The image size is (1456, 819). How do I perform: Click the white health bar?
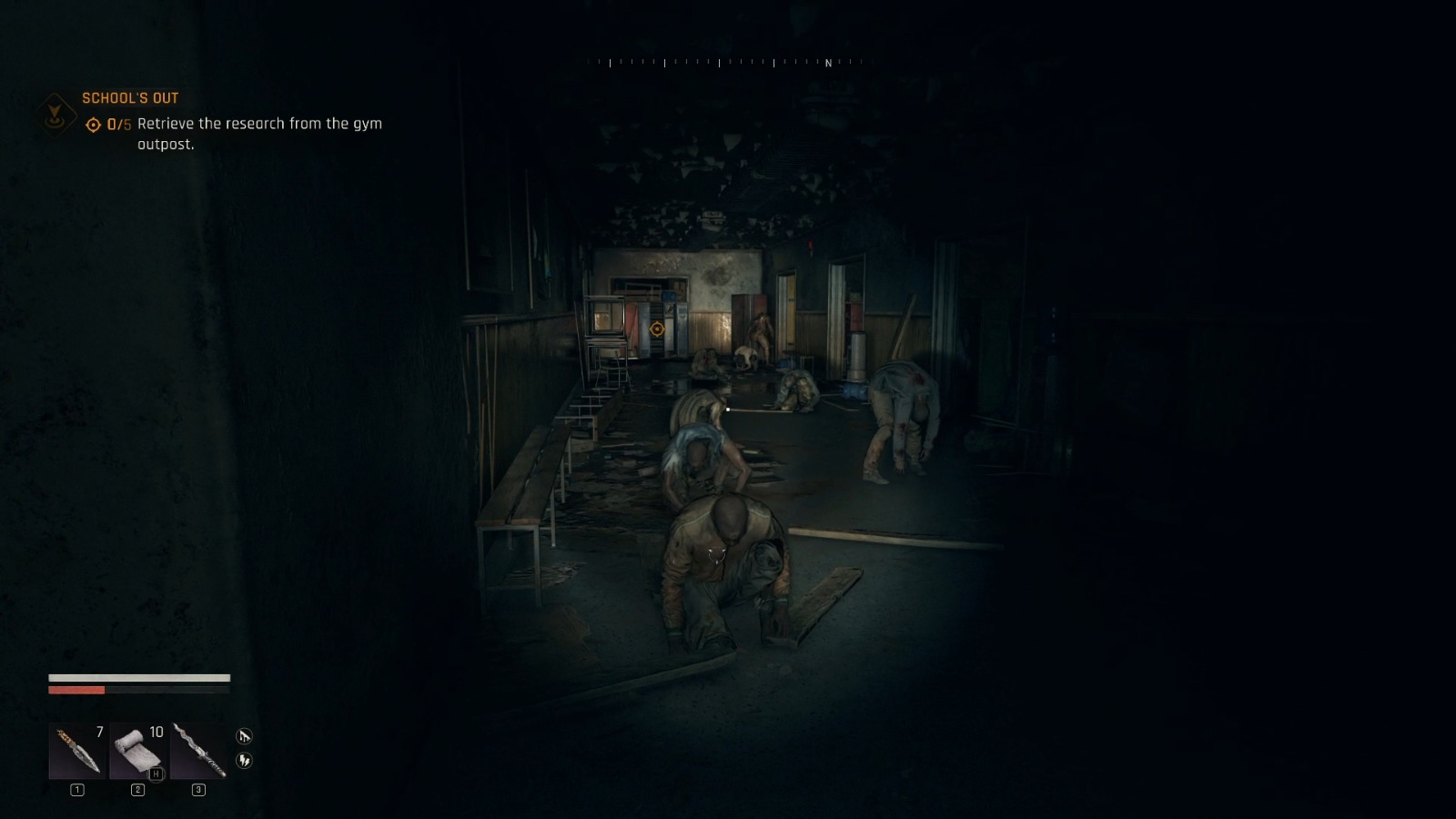click(x=136, y=677)
